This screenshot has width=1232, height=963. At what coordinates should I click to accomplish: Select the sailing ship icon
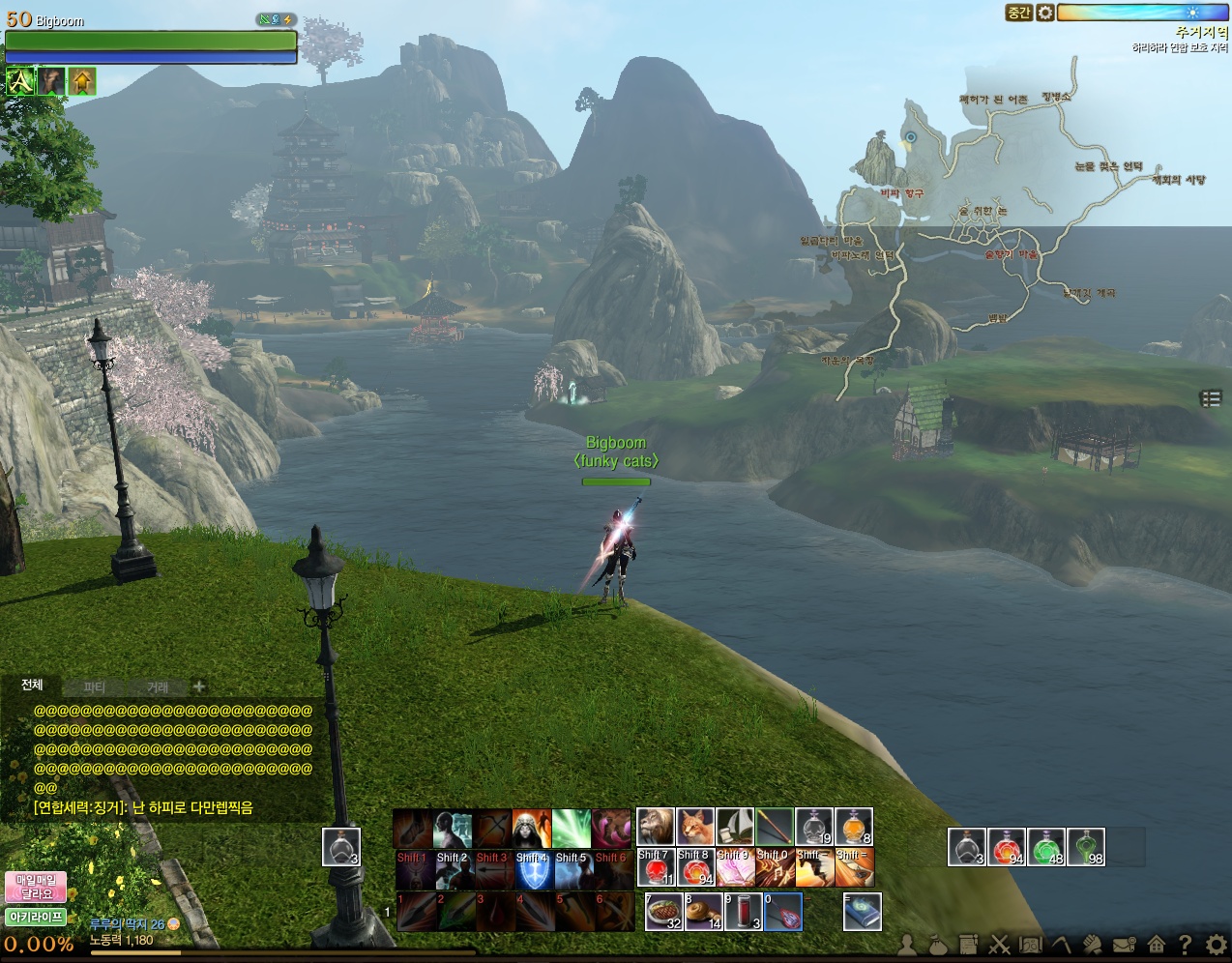(735, 828)
